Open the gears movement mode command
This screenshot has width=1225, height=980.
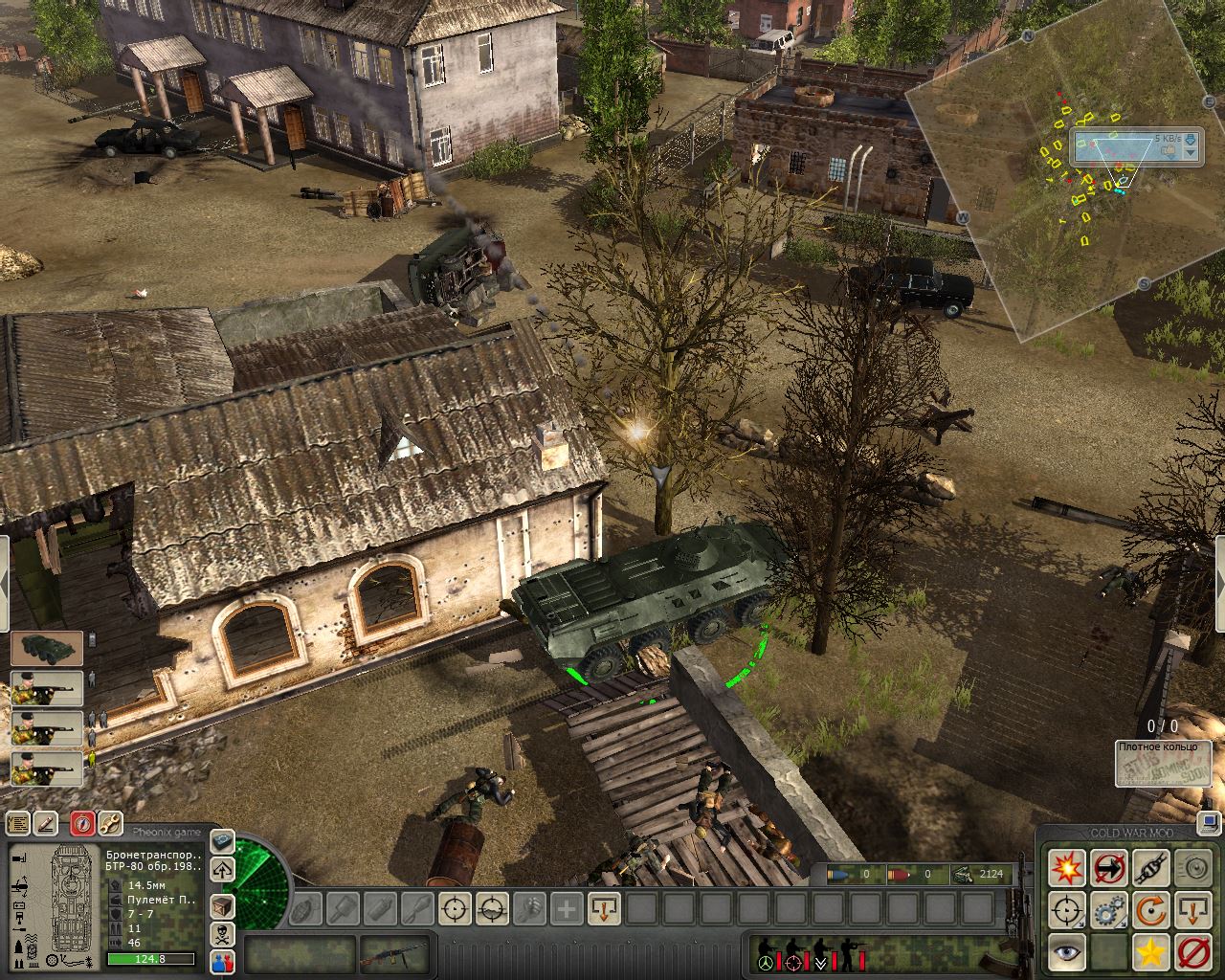1108,910
